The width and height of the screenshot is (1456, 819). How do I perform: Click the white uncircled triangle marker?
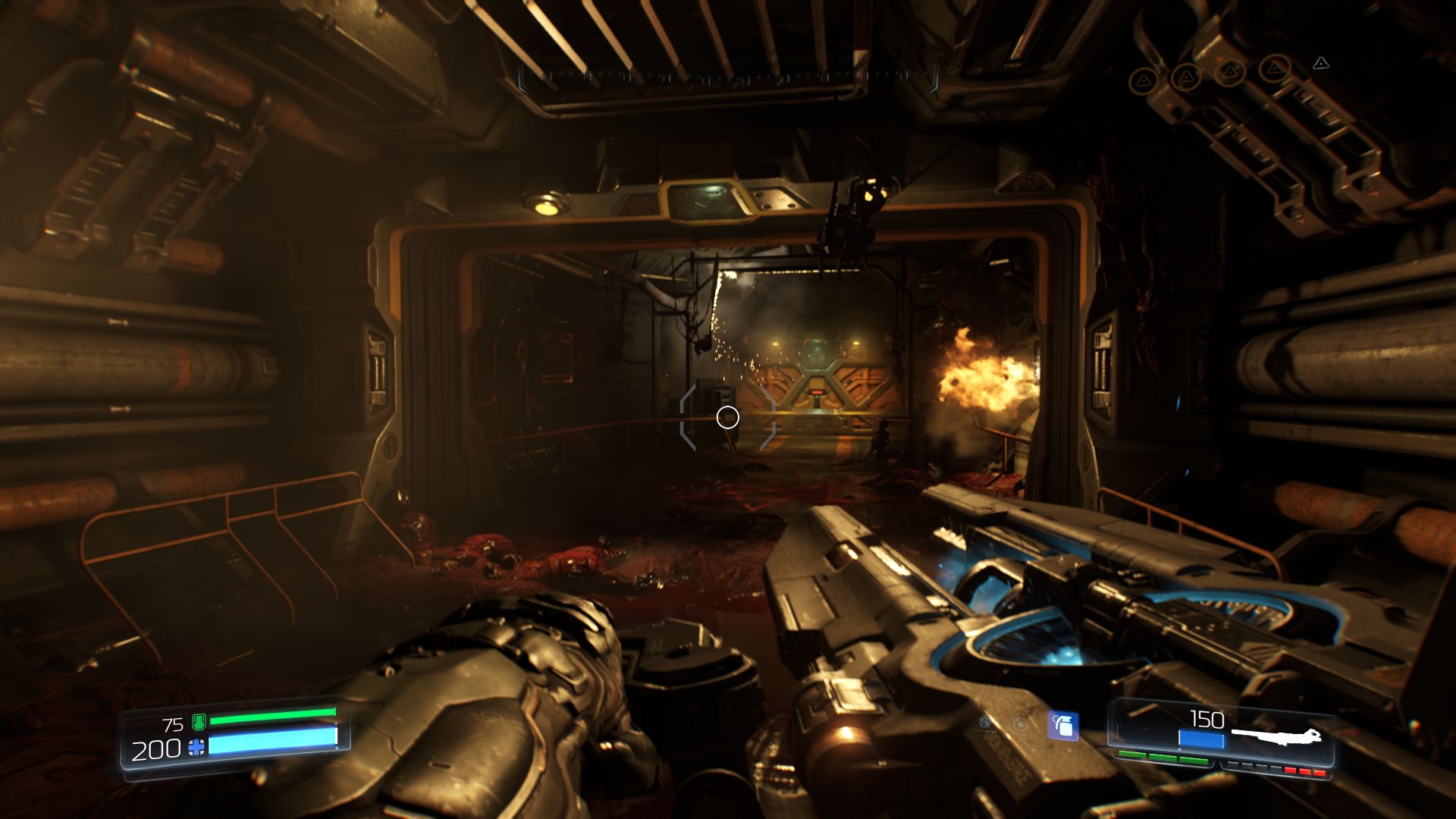tap(1321, 63)
